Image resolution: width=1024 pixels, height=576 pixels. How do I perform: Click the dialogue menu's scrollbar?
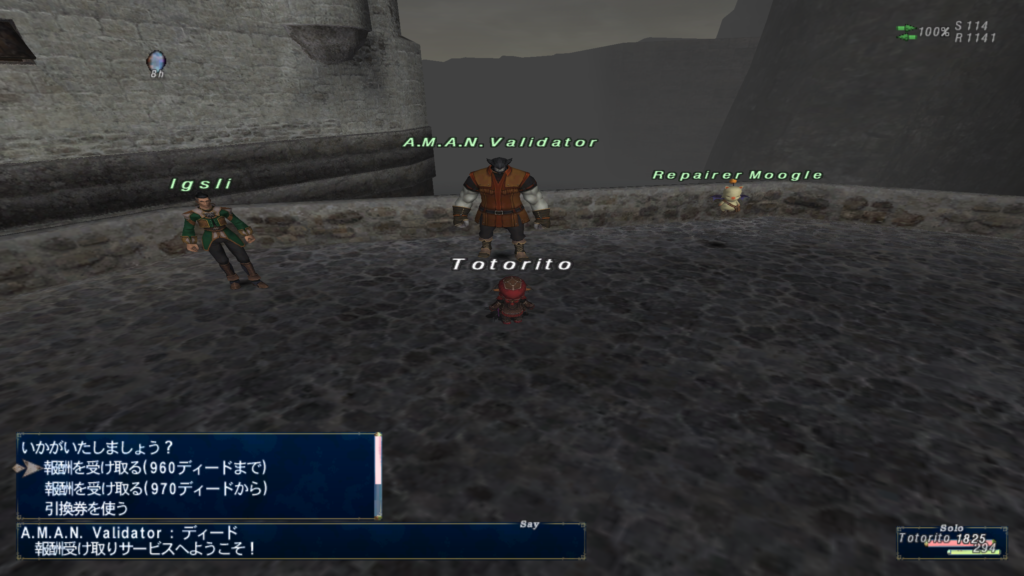click(378, 475)
